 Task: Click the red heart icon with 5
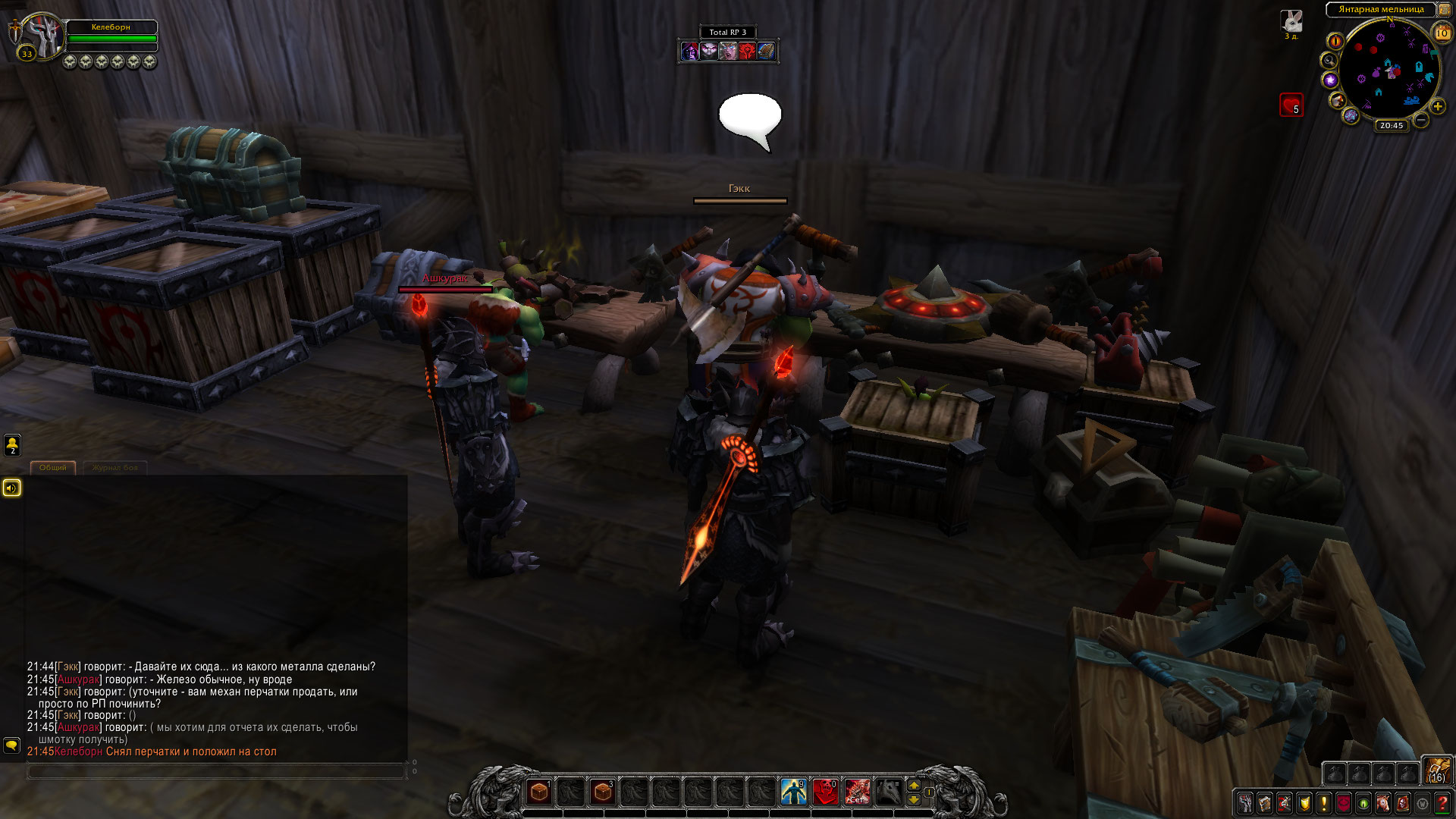coord(1291,105)
